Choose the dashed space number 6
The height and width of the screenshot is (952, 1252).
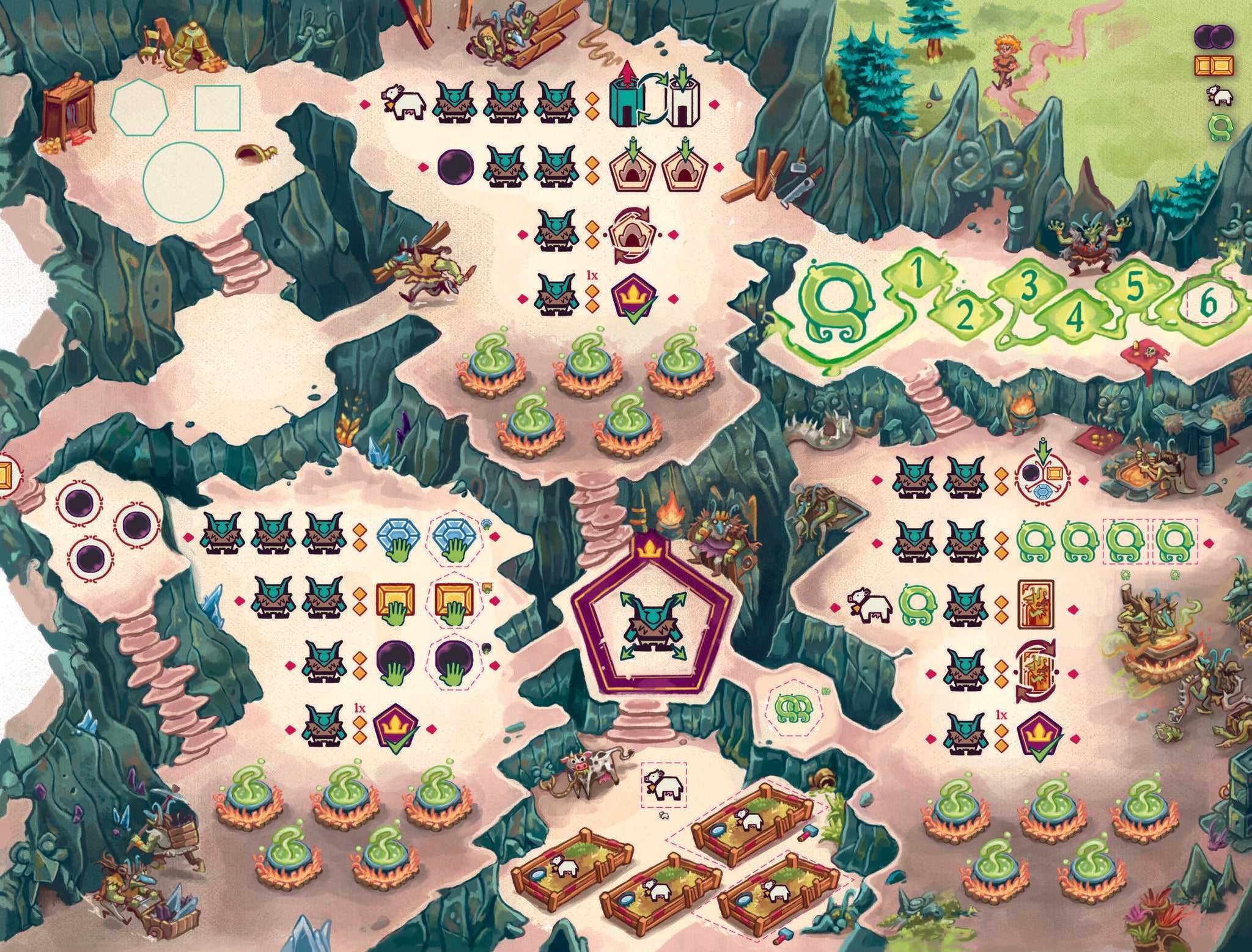(1209, 301)
